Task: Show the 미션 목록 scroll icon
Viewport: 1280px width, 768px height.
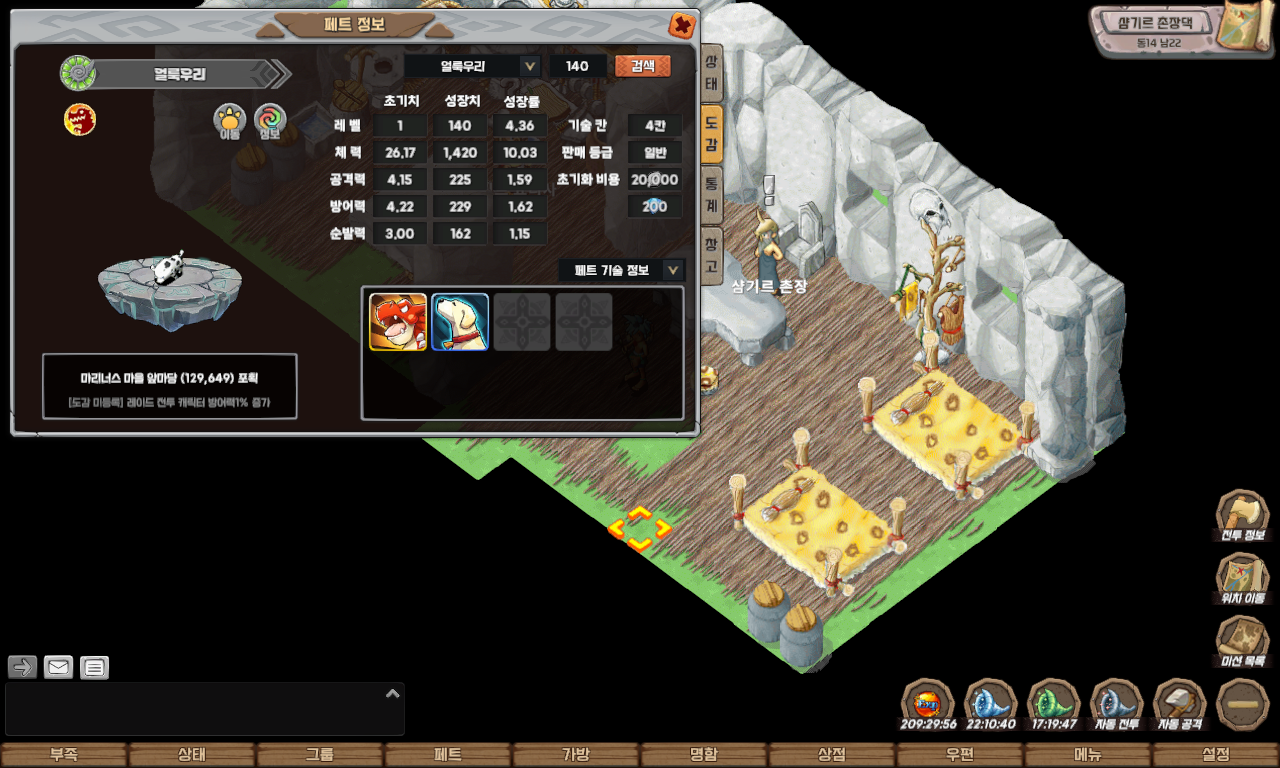Action: pos(1242,641)
